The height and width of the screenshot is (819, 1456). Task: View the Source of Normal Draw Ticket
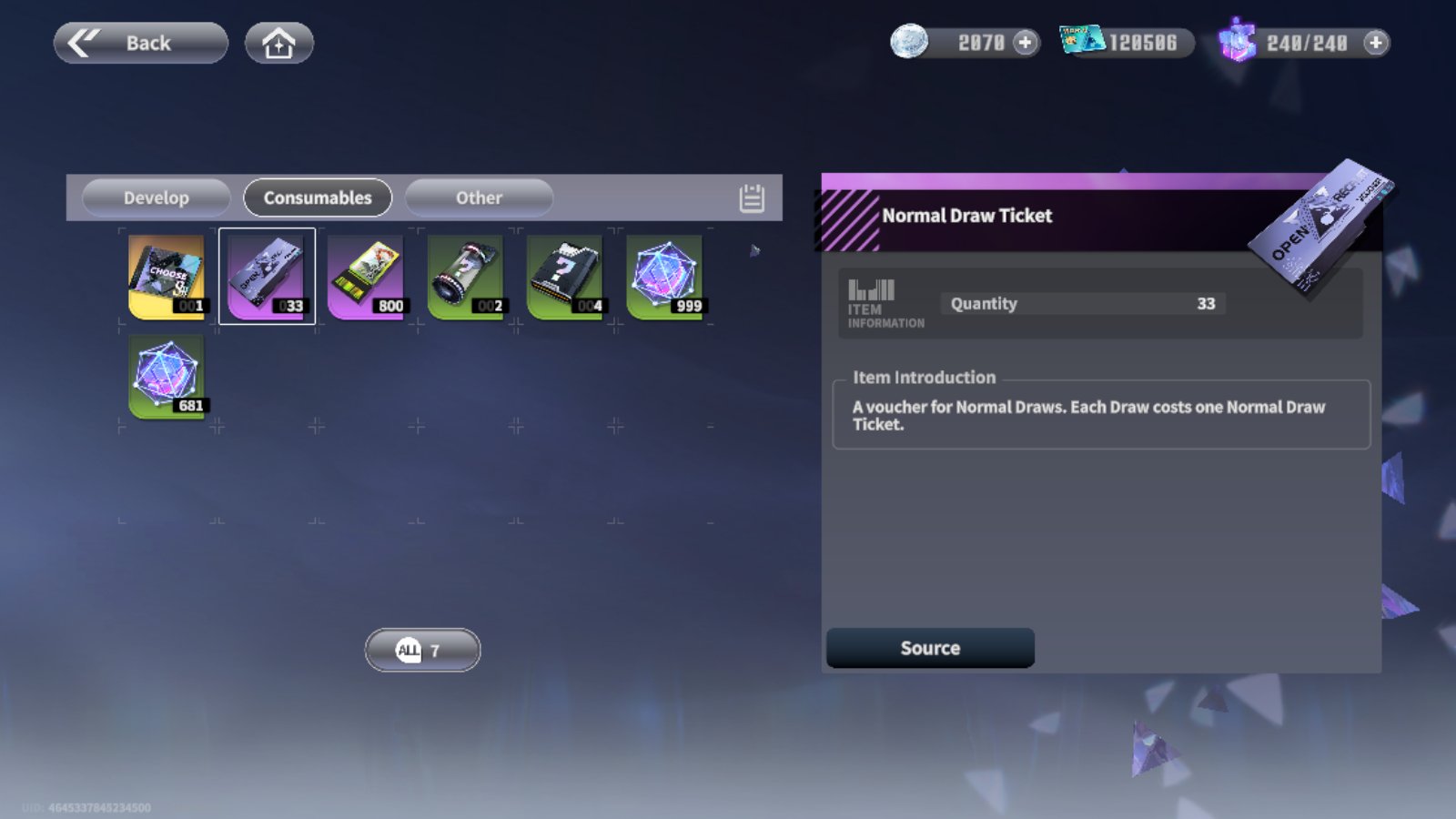pyautogui.click(x=930, y=648)
